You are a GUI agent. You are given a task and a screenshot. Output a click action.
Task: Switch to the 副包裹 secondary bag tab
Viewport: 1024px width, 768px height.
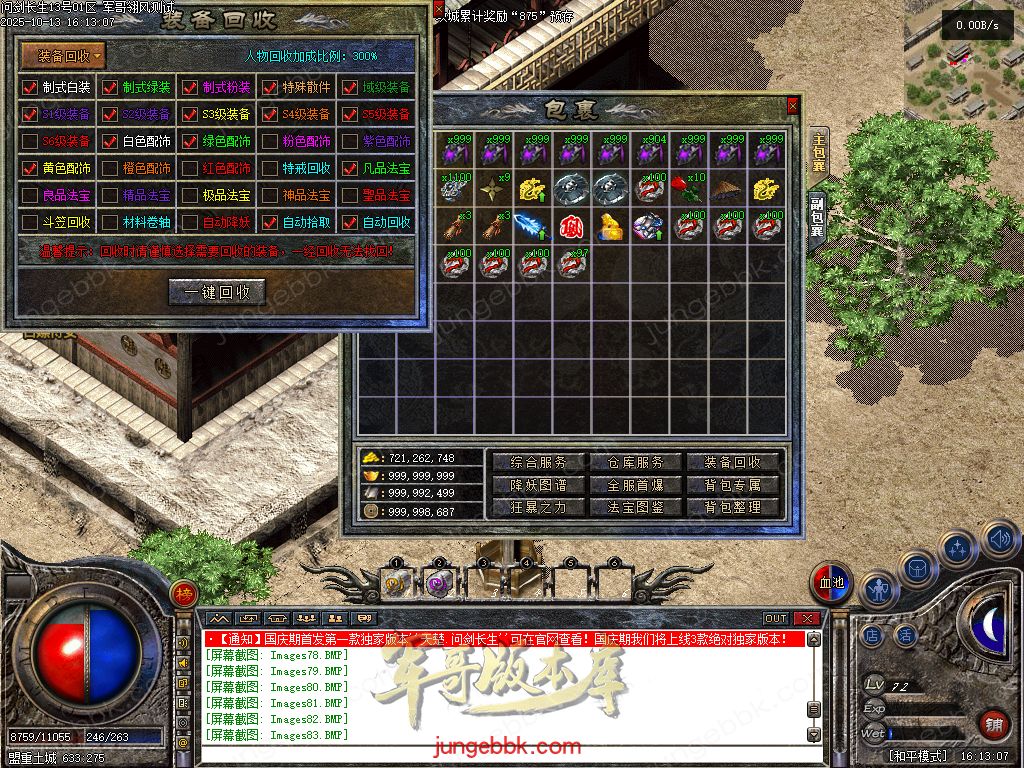(x=817, y=216)
